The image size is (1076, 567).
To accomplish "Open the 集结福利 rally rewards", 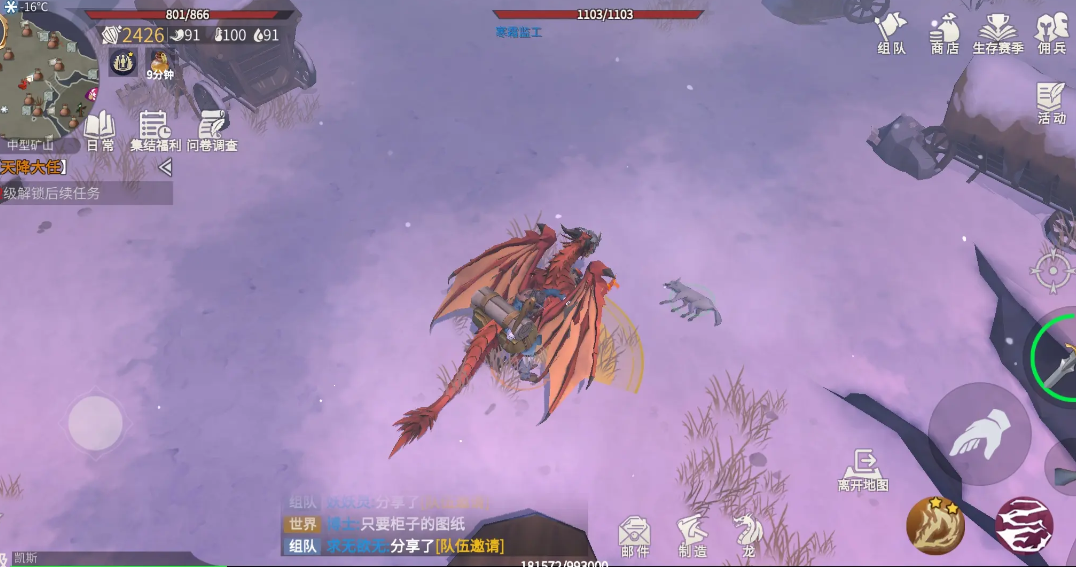I will [156, 131].
